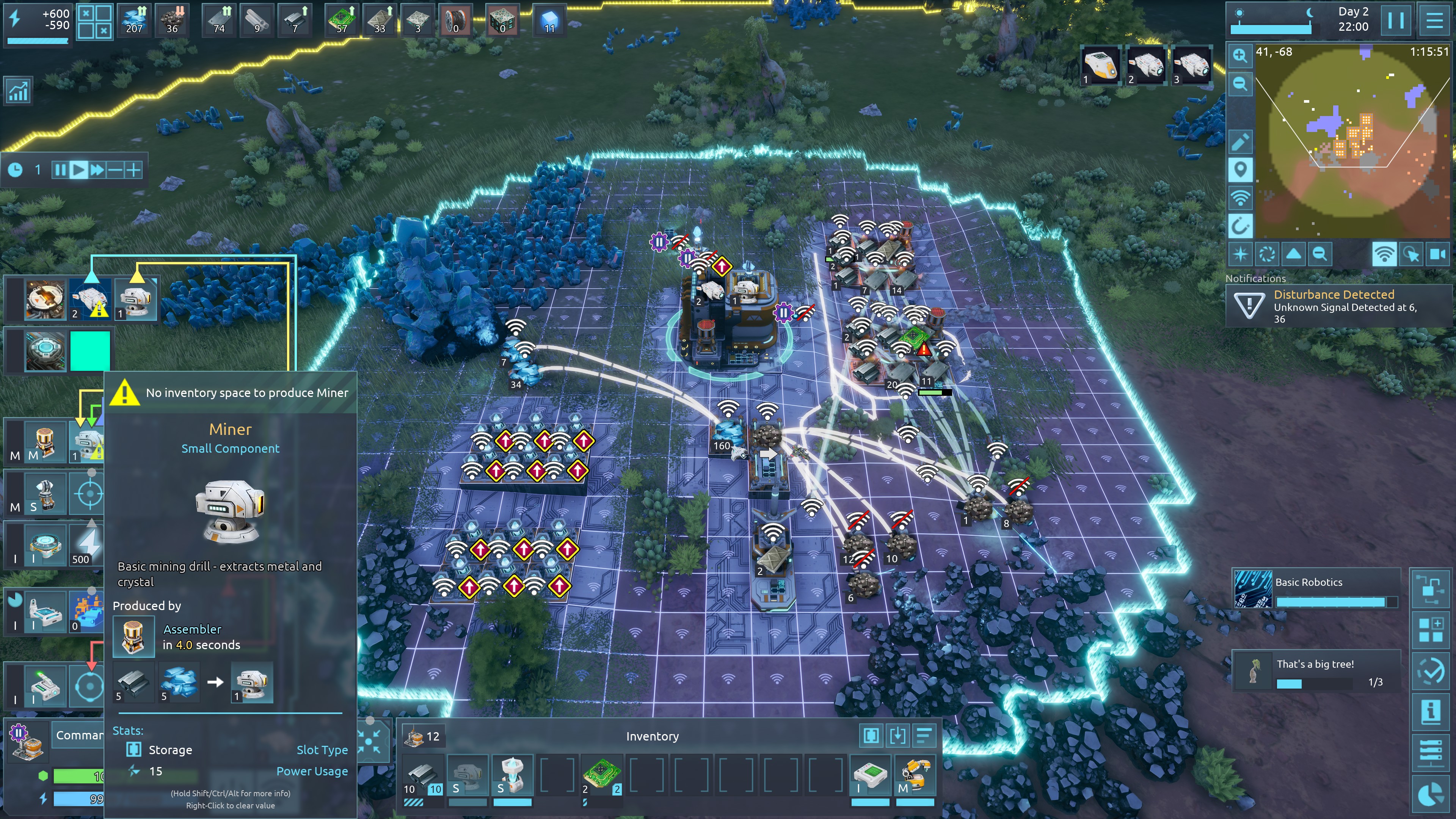Image resolution: width=1456 pixels, height=819 pixels.
Task: Select the blue crystal resource counter
Action: coord(134,20)
